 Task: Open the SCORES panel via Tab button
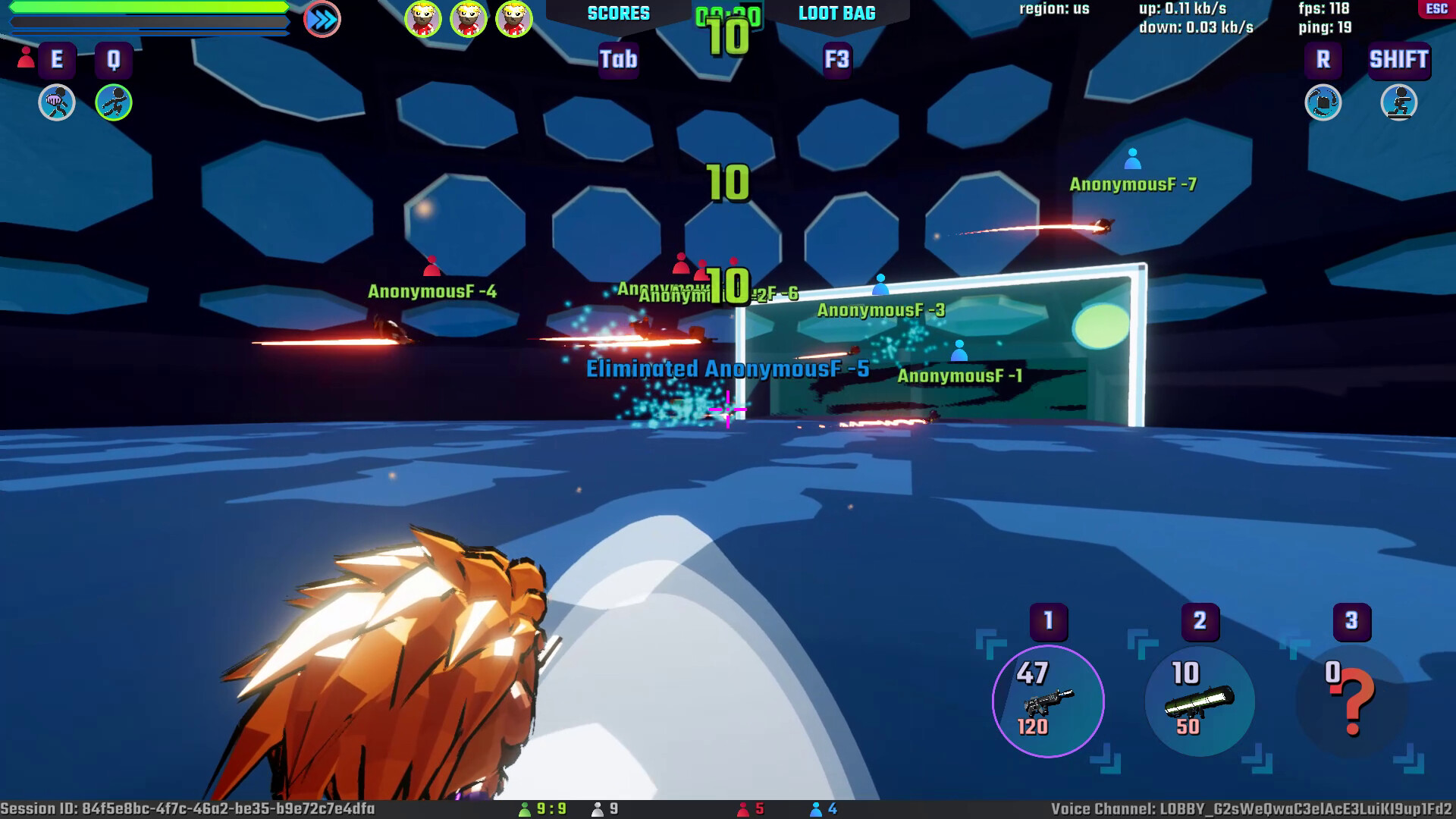tap(617, 60)
